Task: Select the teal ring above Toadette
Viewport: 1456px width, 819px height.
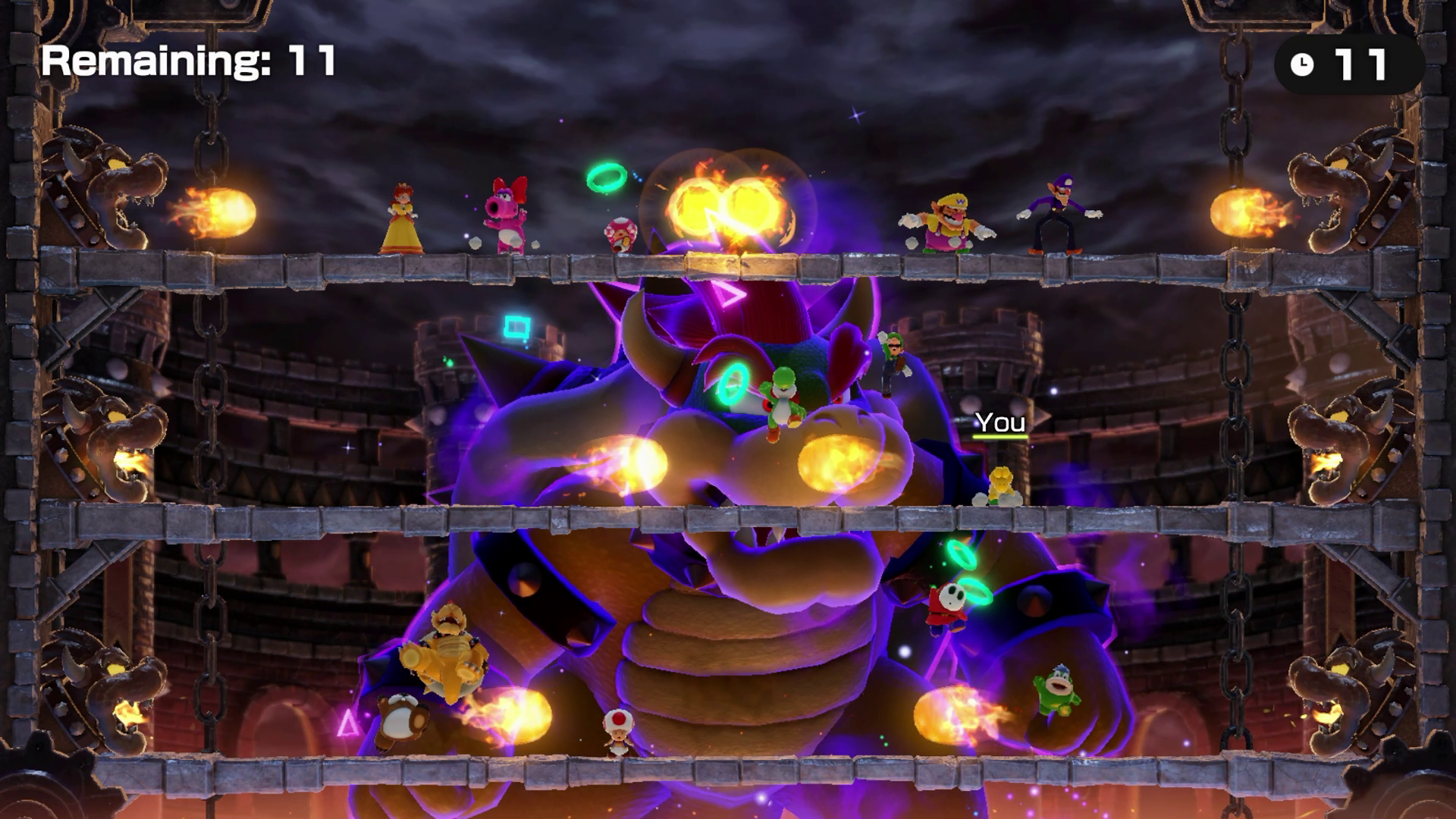Action: click(x=605, y=178)
